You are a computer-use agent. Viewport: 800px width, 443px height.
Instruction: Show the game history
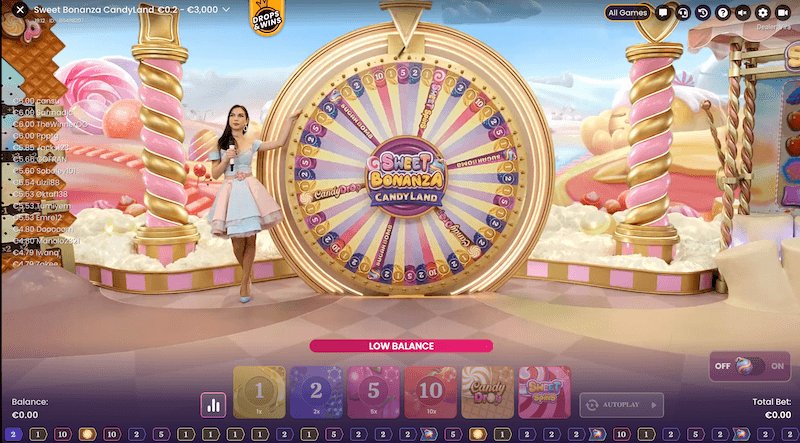coord(703,12)
